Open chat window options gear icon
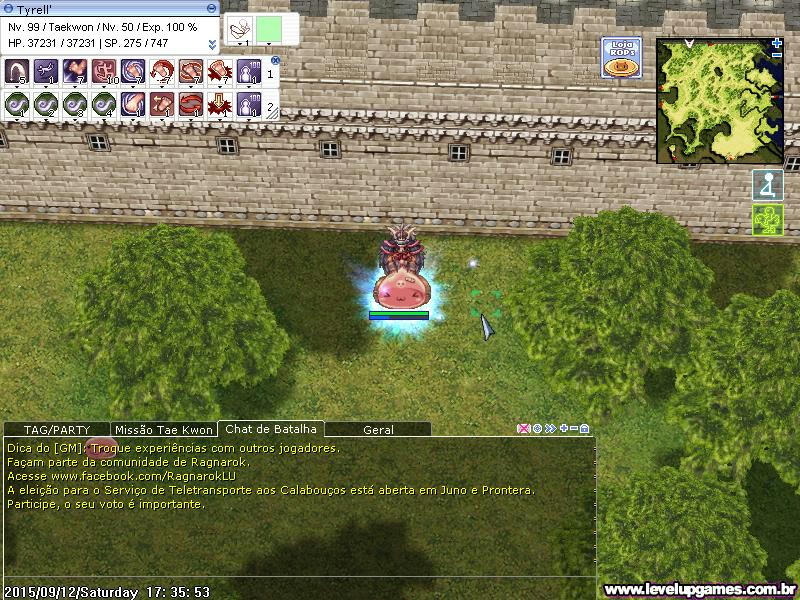Screen dimensions: 800x600 pos(537,429)
